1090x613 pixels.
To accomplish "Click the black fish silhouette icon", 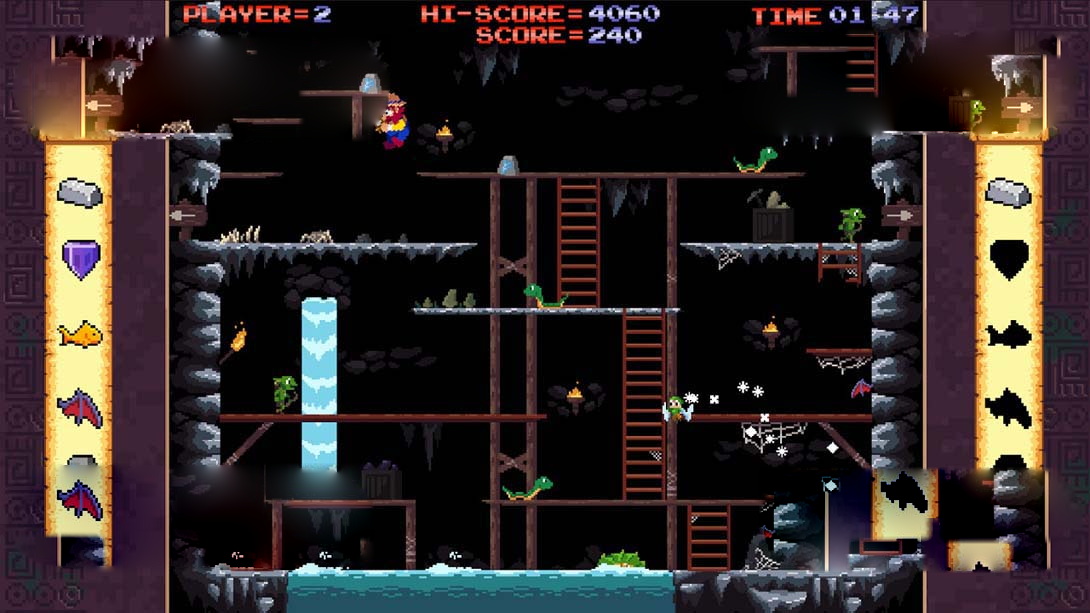I will [x=1008, y=333].
